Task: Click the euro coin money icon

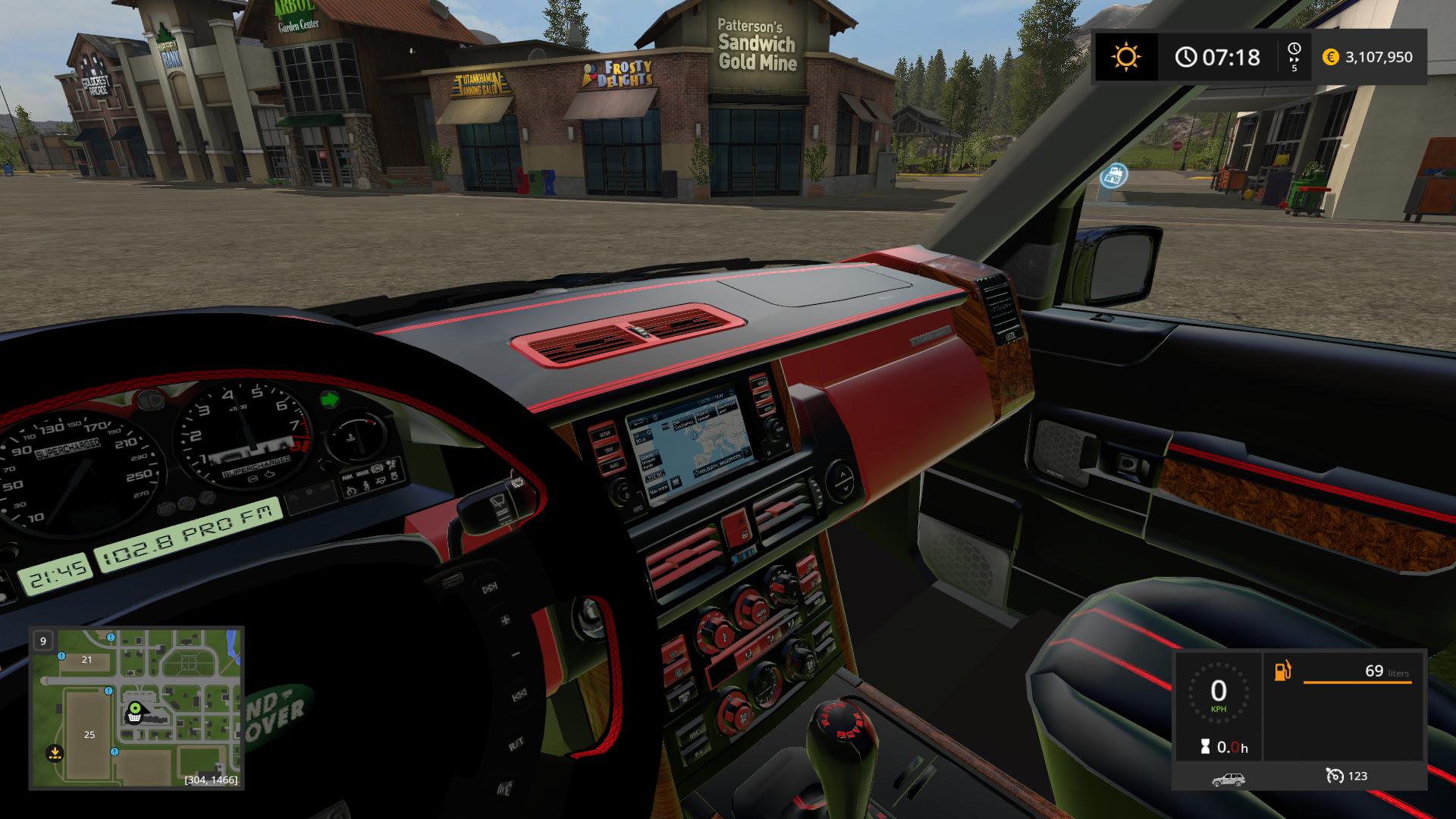Action: 1330,57
